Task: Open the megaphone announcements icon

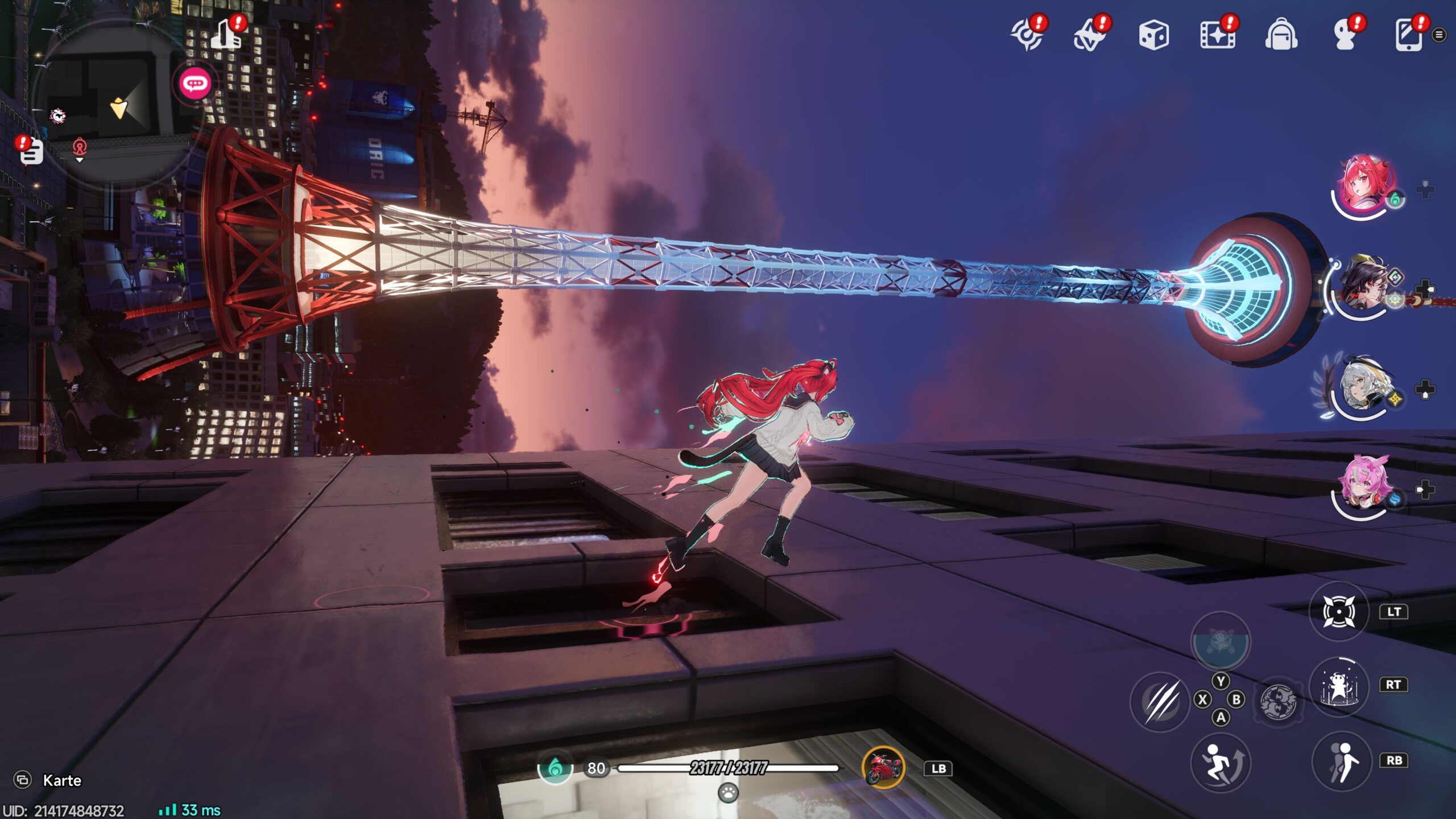Action: (1089, 35)
